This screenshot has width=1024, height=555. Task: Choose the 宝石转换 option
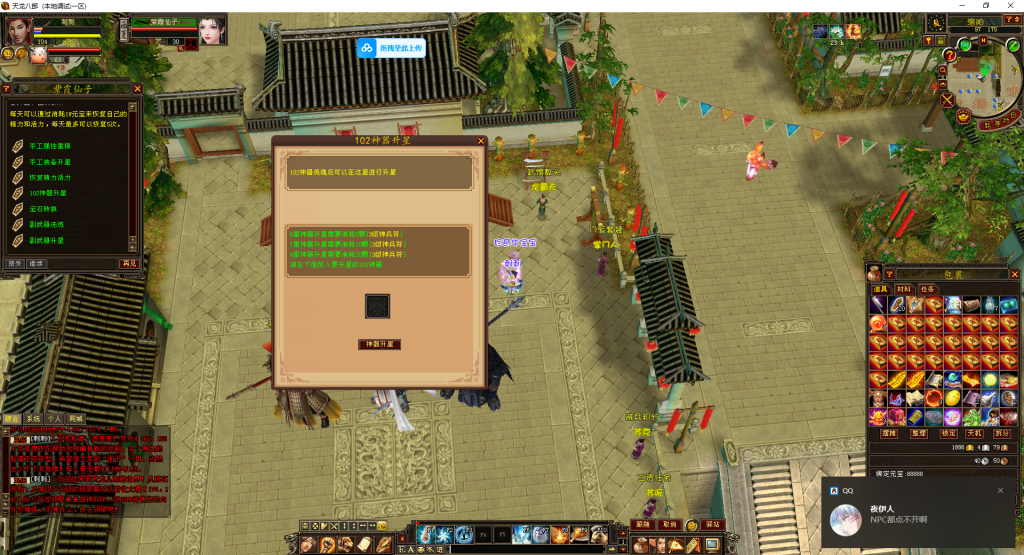pyautogui.click(x=44, y=209)
